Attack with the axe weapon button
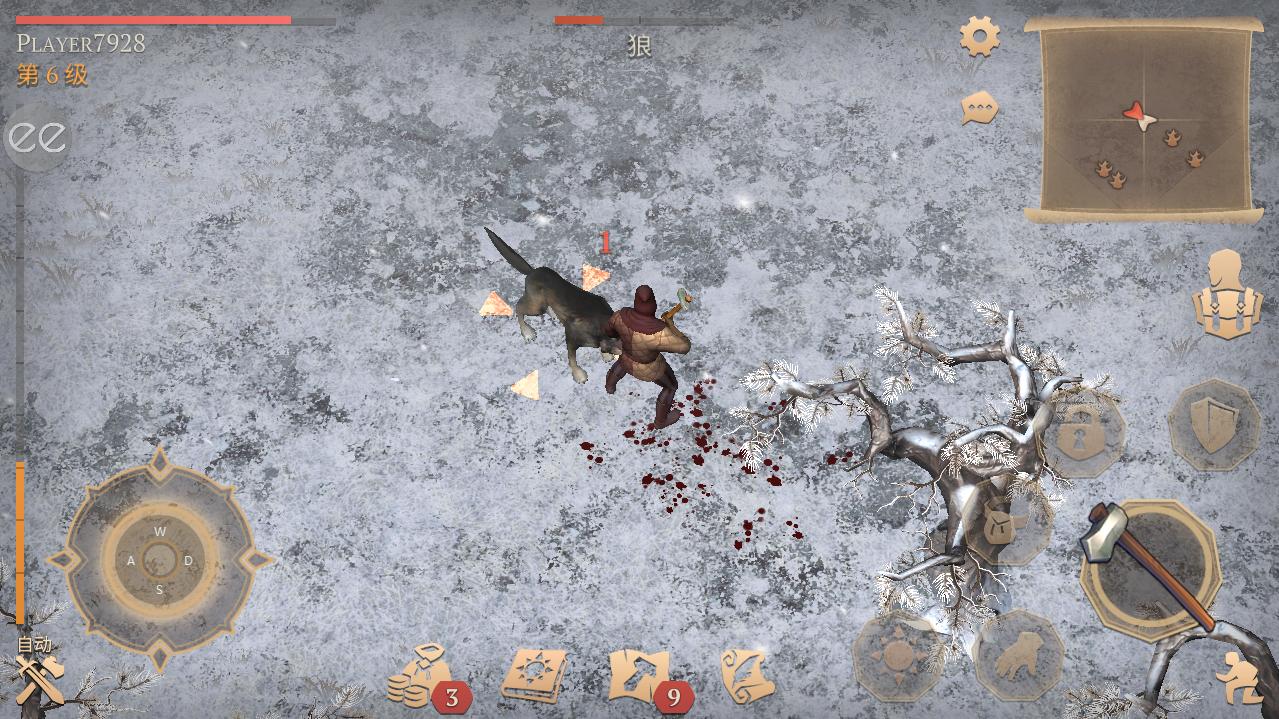 [x=1150, y=568]
